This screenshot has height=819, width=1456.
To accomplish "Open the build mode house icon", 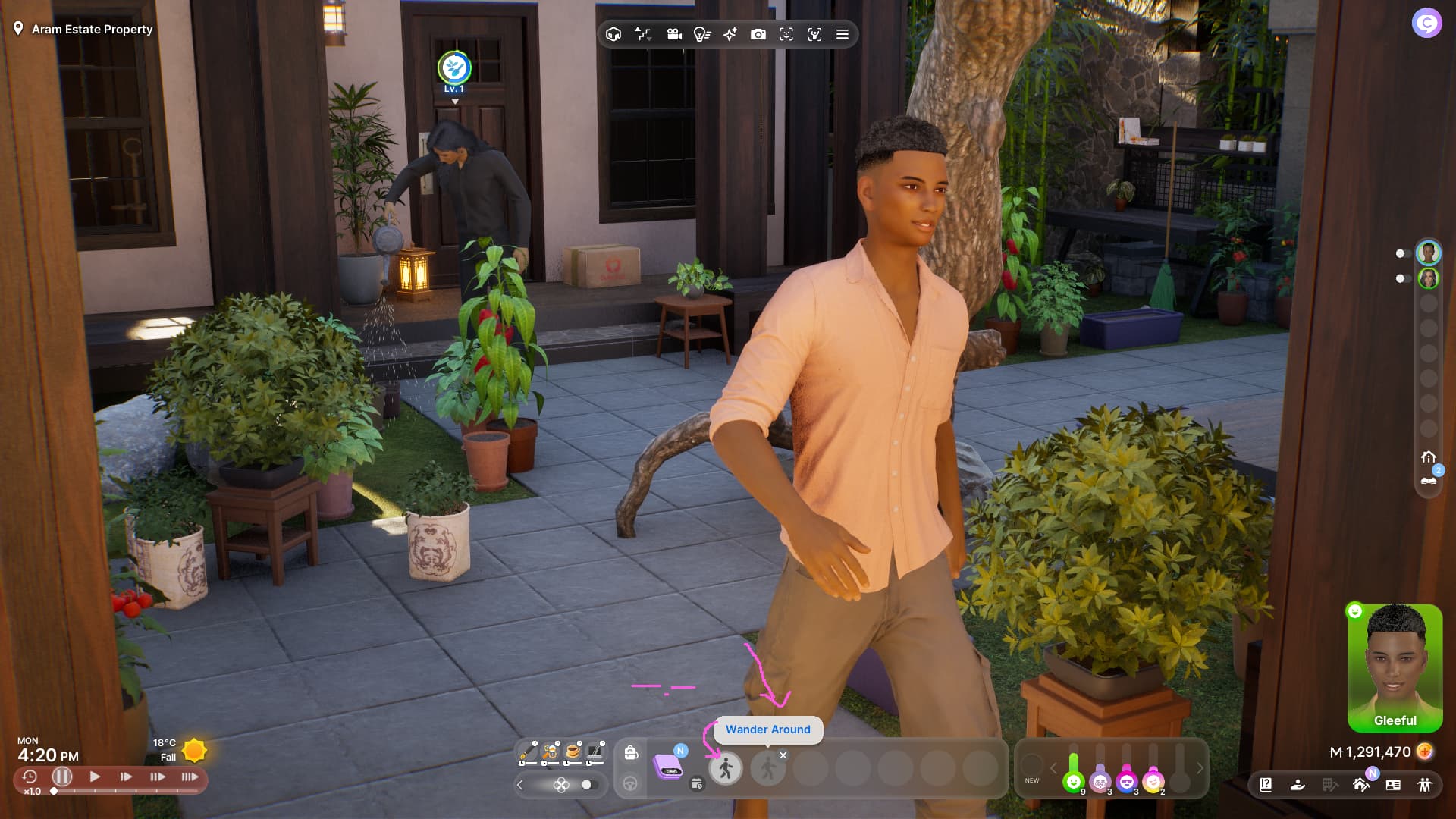I will click(1361, 785).
